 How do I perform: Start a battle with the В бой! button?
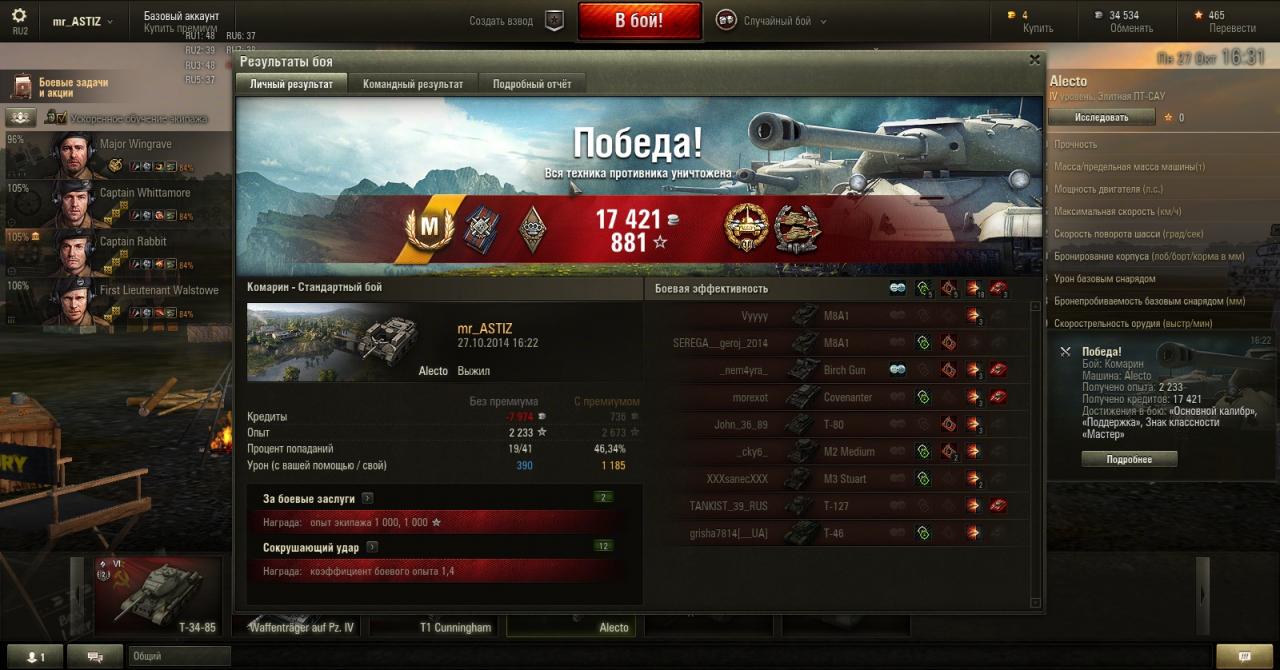639,21
